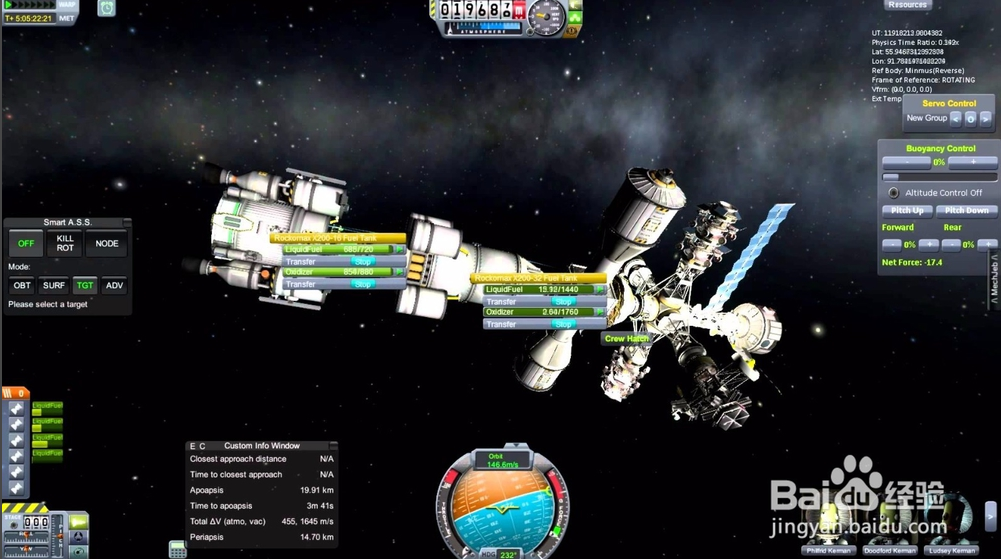
Task: Stop the Oxidizer transfer on the X200-32 tank
Action: coord(564,324)
